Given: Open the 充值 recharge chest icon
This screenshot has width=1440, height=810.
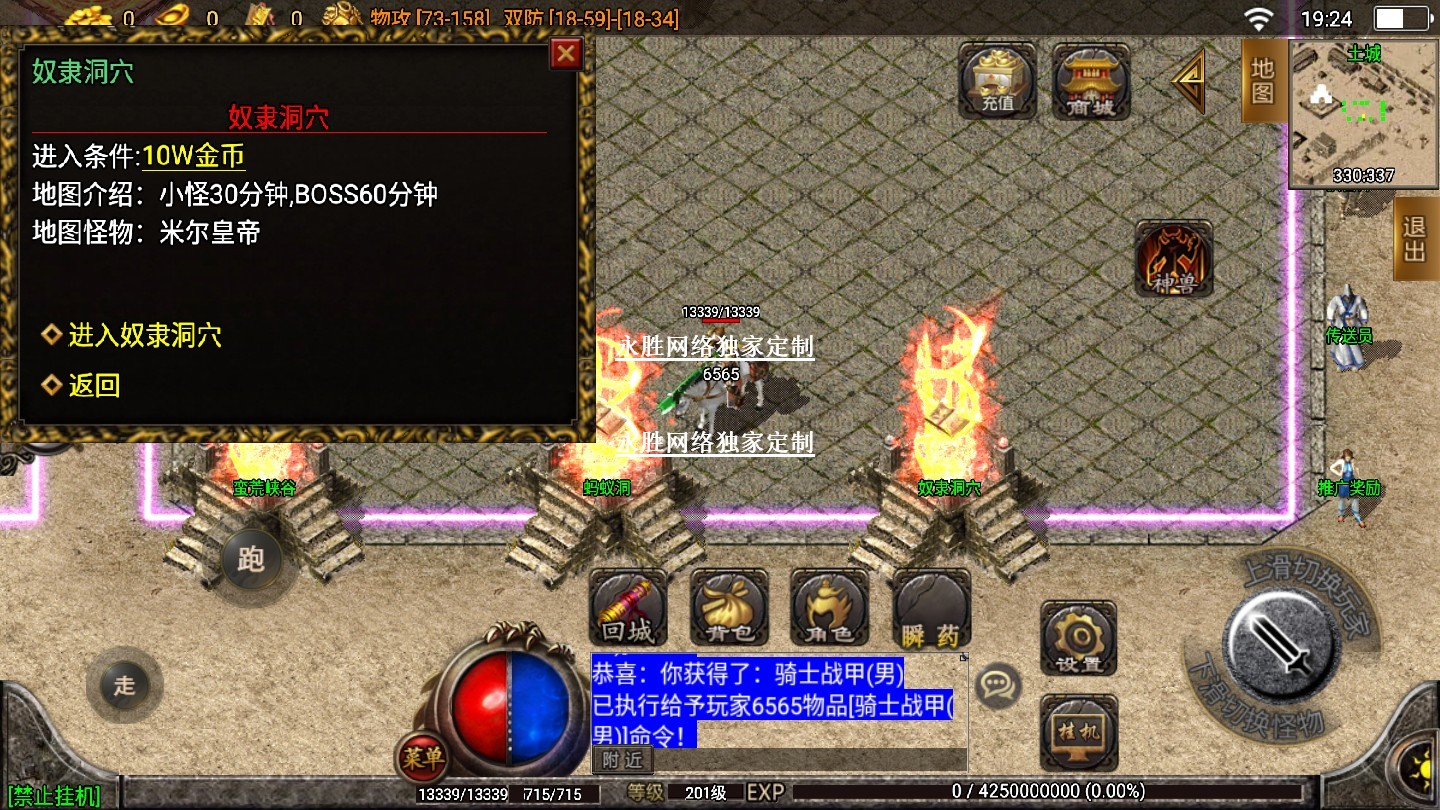Looking at the screenshot, I should (997, 80).
